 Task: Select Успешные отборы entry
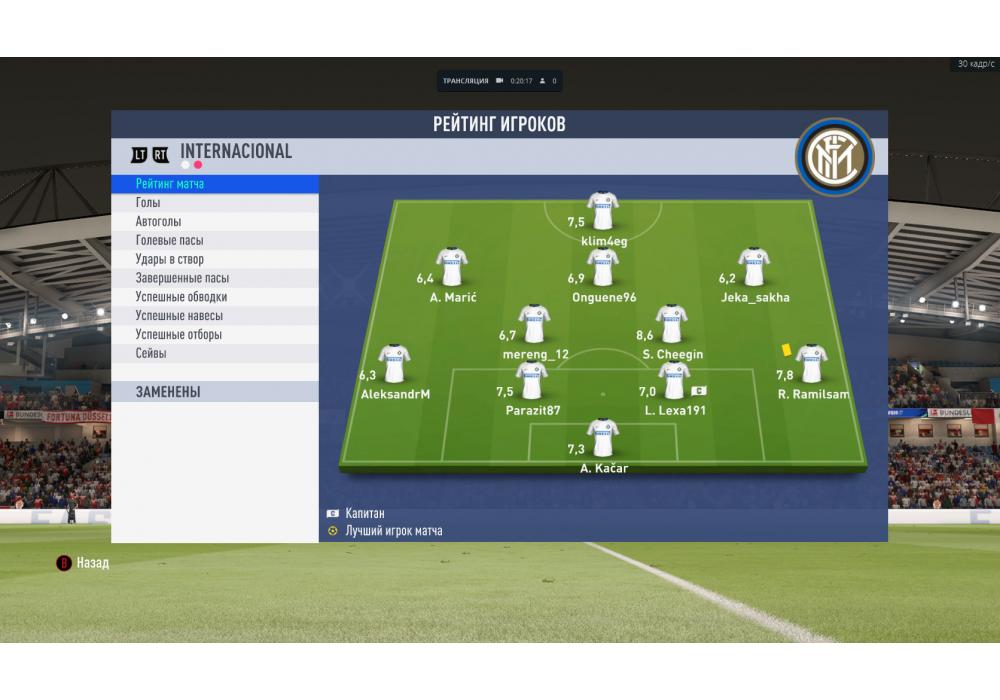pyautogui.click(x=216, y=335)
